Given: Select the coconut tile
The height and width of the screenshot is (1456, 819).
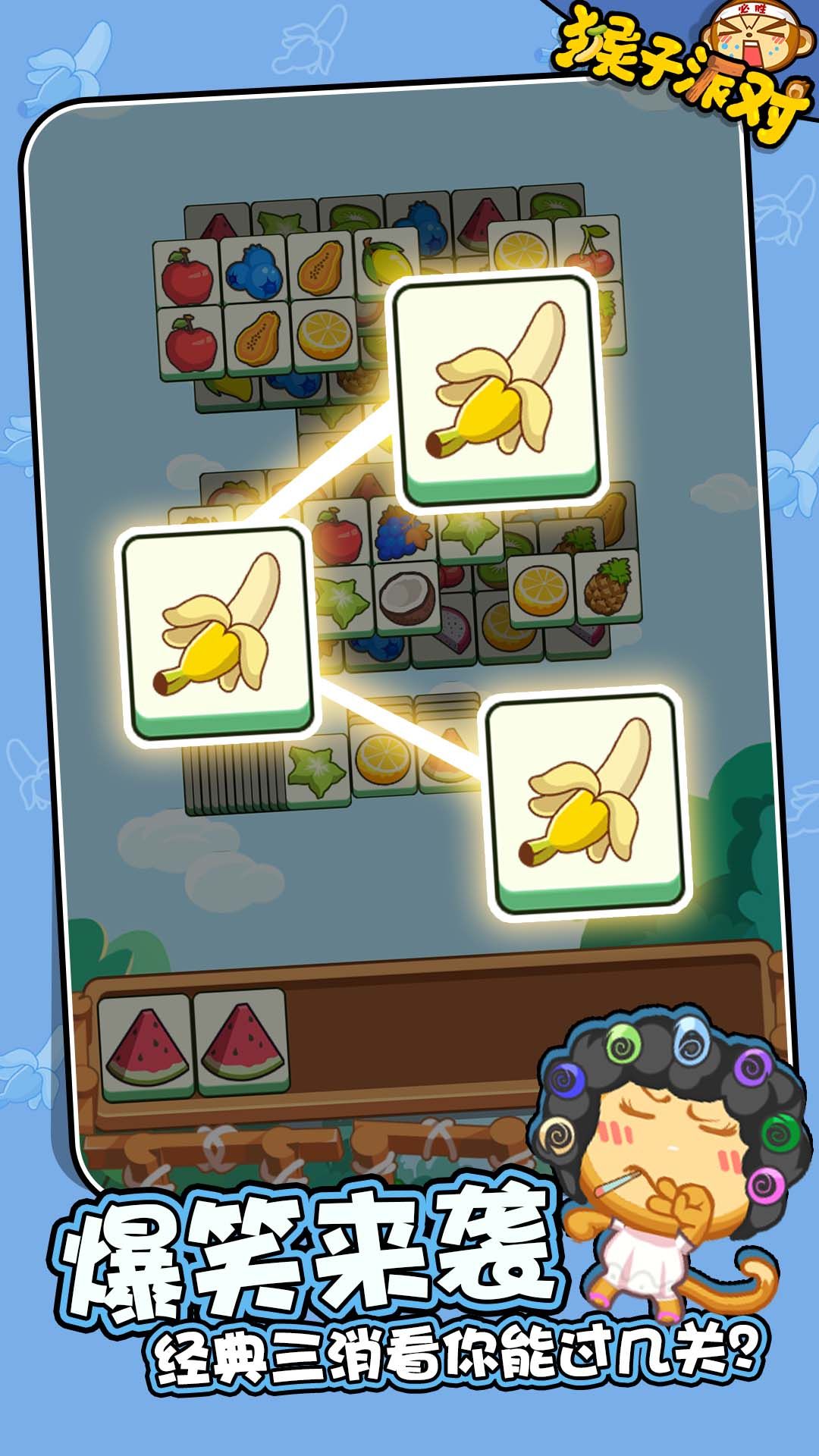Looking at the screenshot, I should [x=407, y=595].
